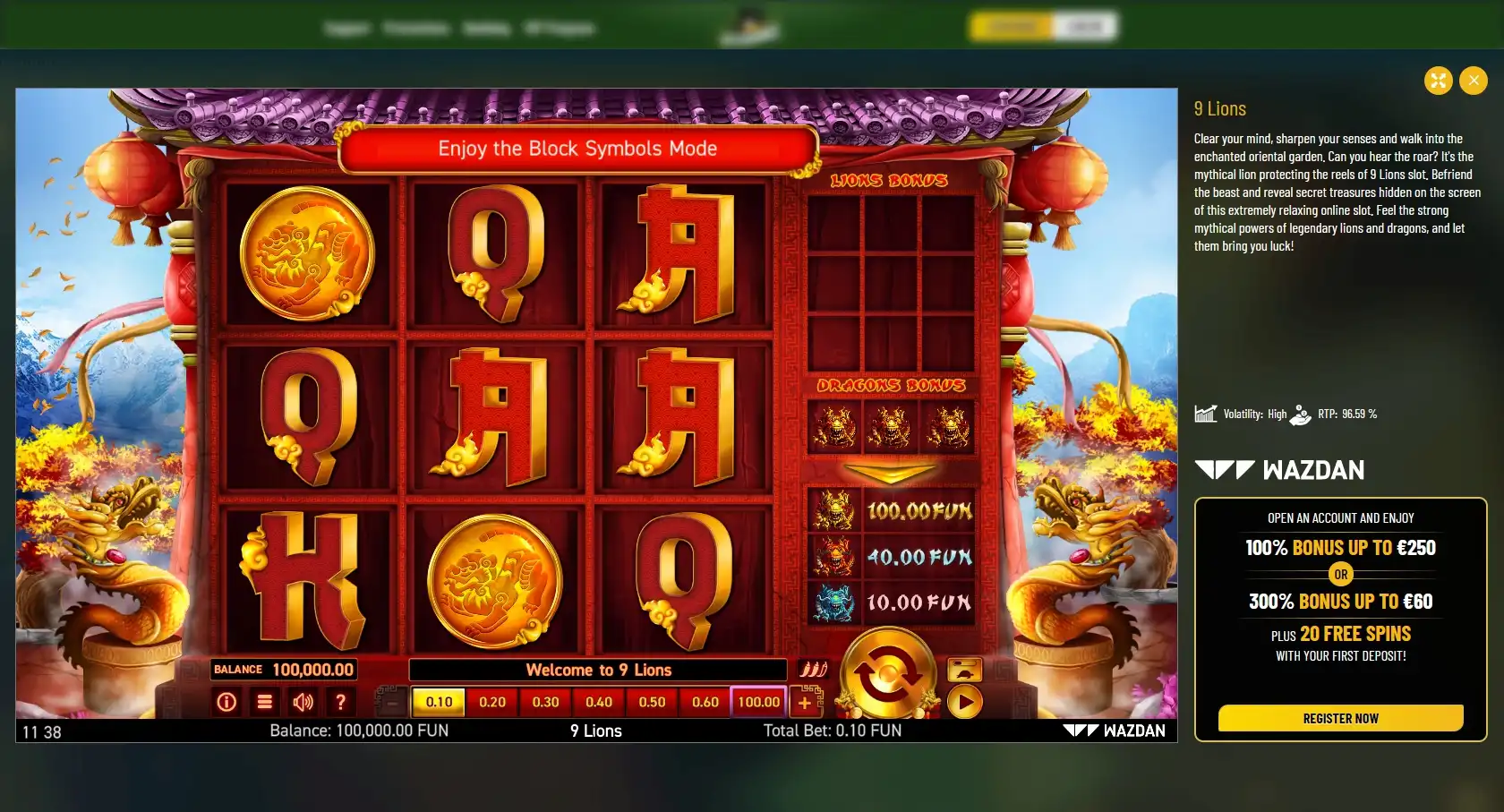1504x812 pixels.
Task: Increase the bet with the plus button
Action: click(805, 703)
